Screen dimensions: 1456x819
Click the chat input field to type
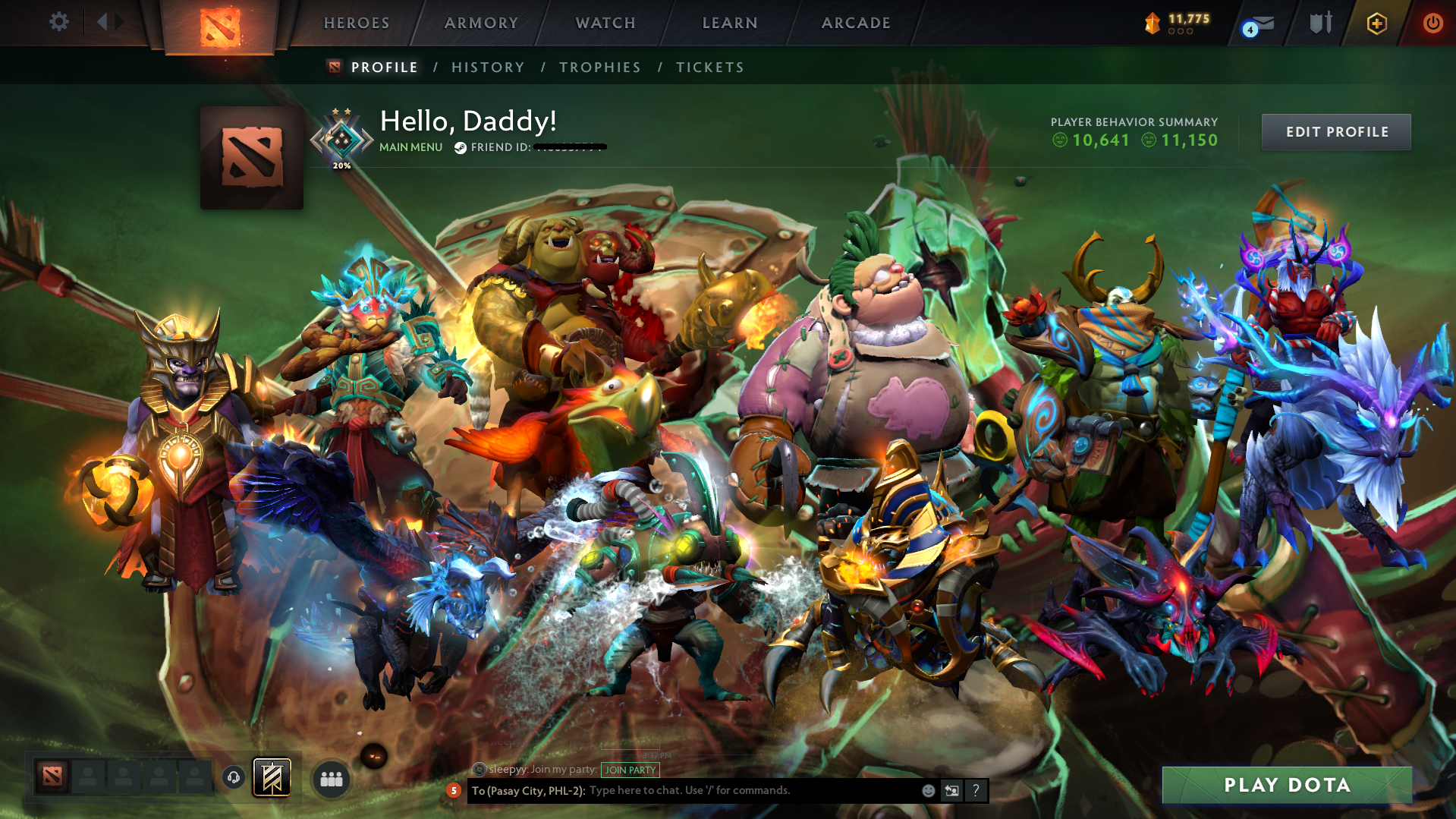click(721, 790)
